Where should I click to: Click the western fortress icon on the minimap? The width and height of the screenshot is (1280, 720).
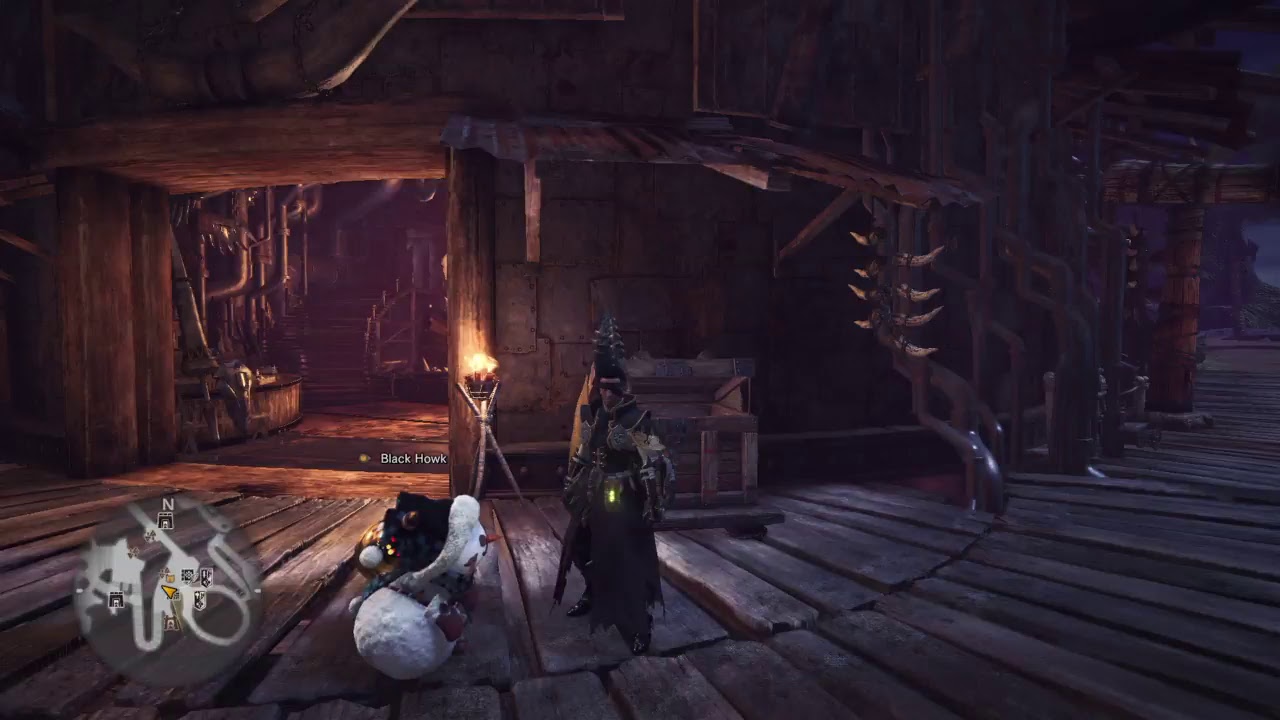coord(115,599)
